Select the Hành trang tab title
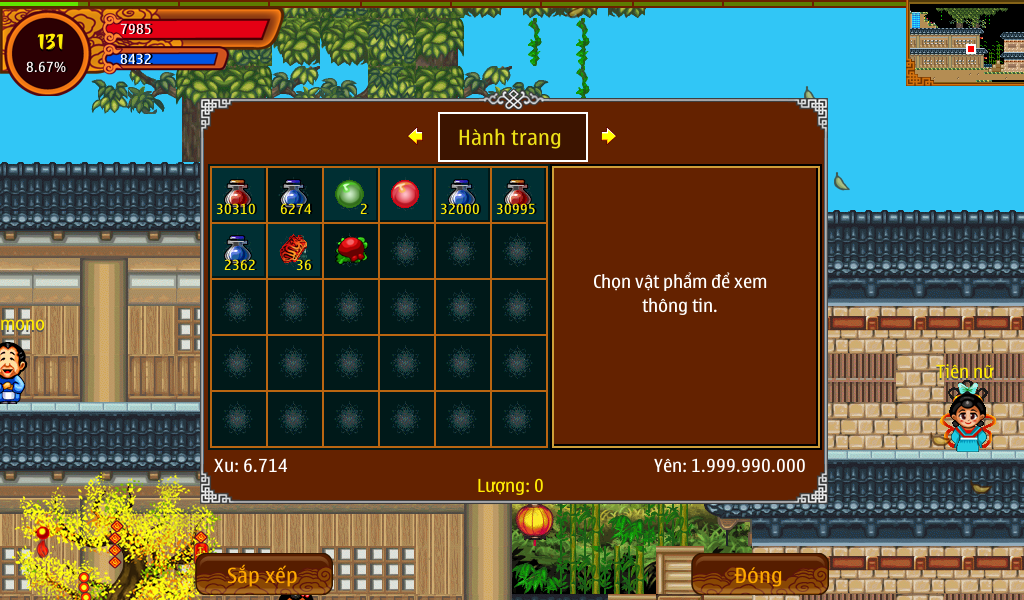The width and height of the screenshot is (1024, 600). pyautogui.click(x=512, y=137)
